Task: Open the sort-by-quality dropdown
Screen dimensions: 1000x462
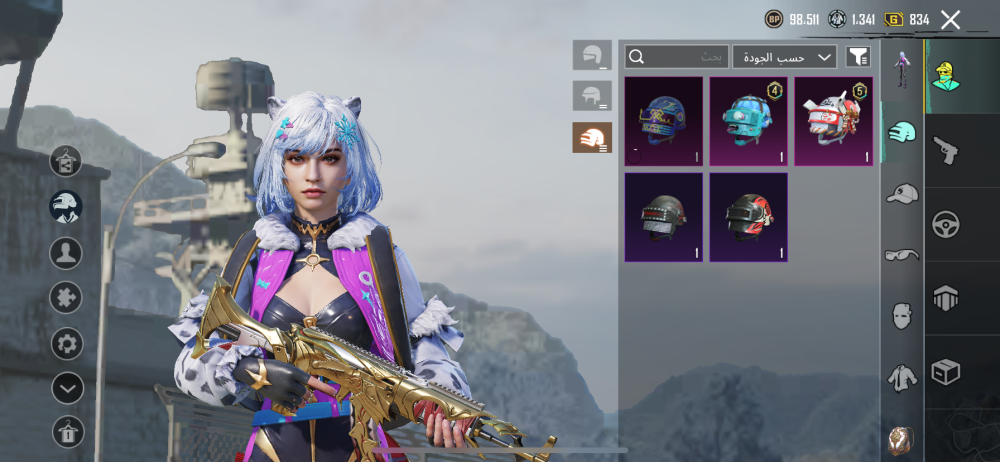Action: 784,57
